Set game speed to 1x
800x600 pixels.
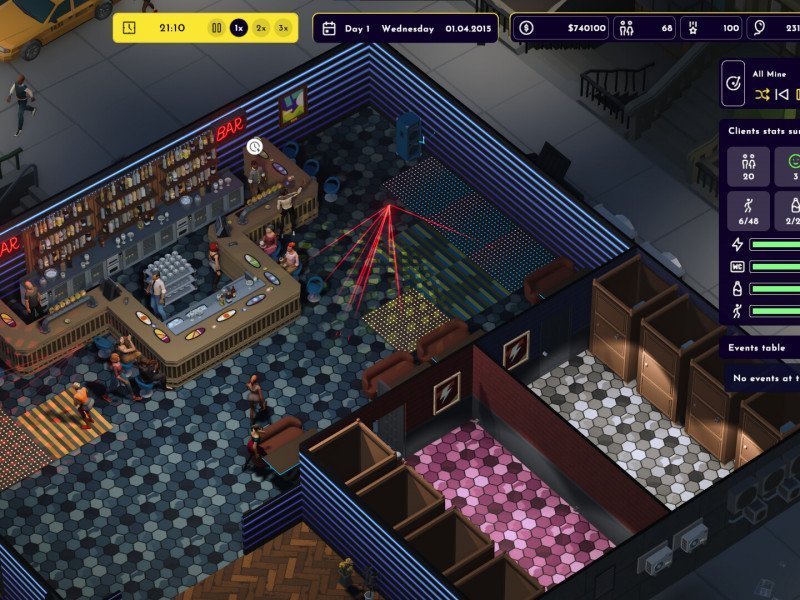[239, 28]
